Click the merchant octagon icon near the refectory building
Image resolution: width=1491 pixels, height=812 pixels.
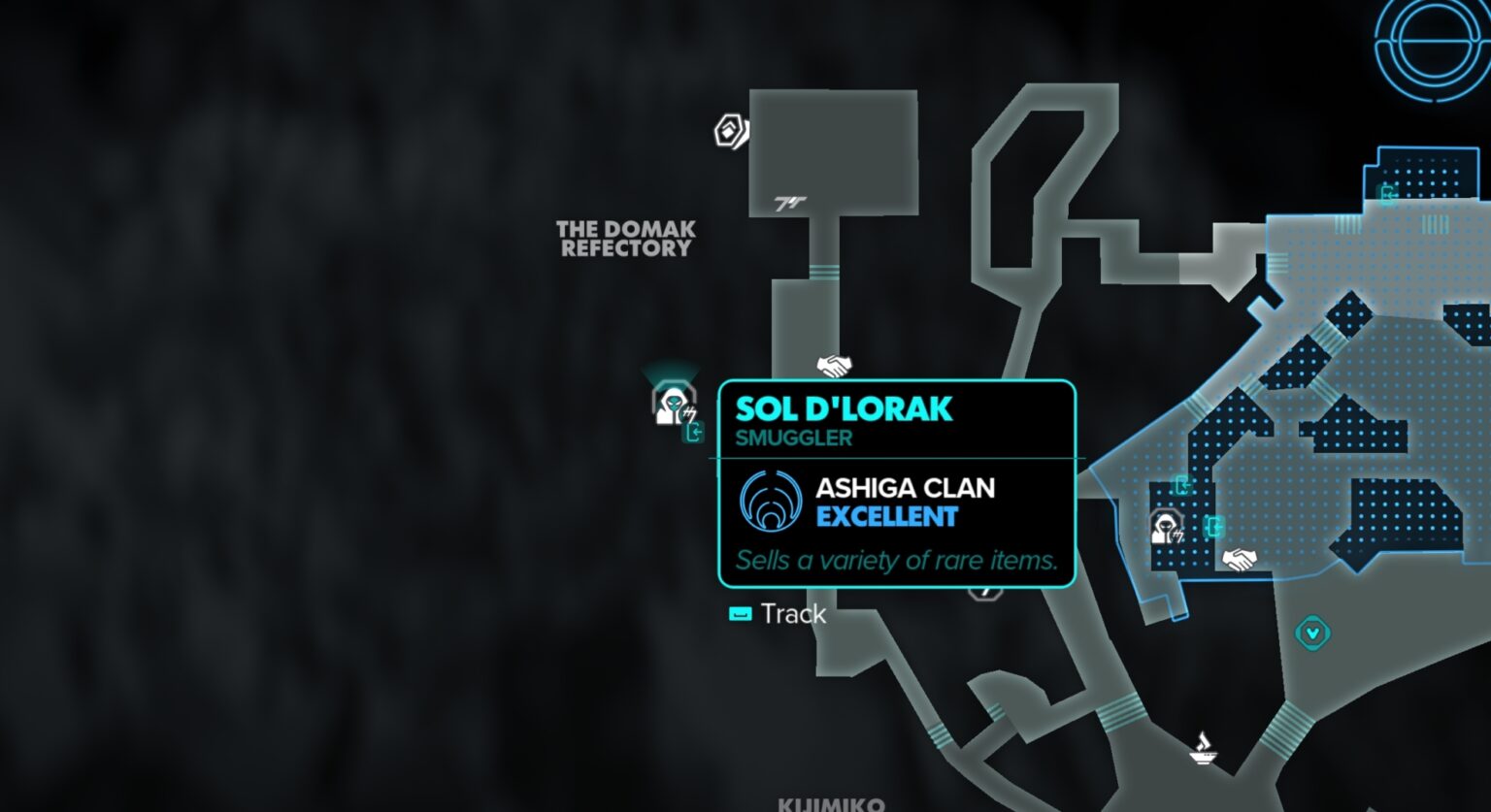731,129
